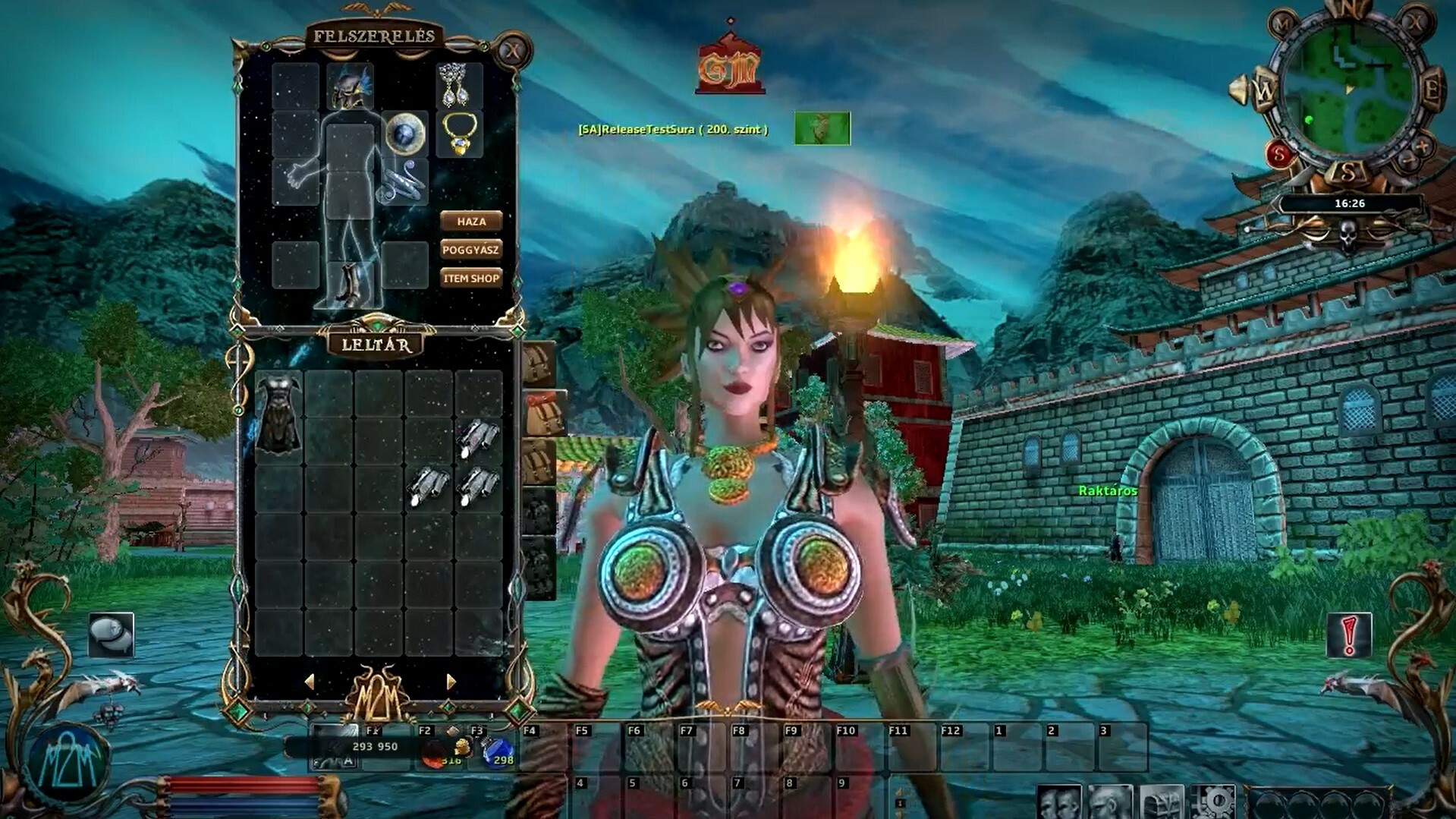Go to previous inventory page with left arrow
The image size is (1456, 819).
pos(310,681)
